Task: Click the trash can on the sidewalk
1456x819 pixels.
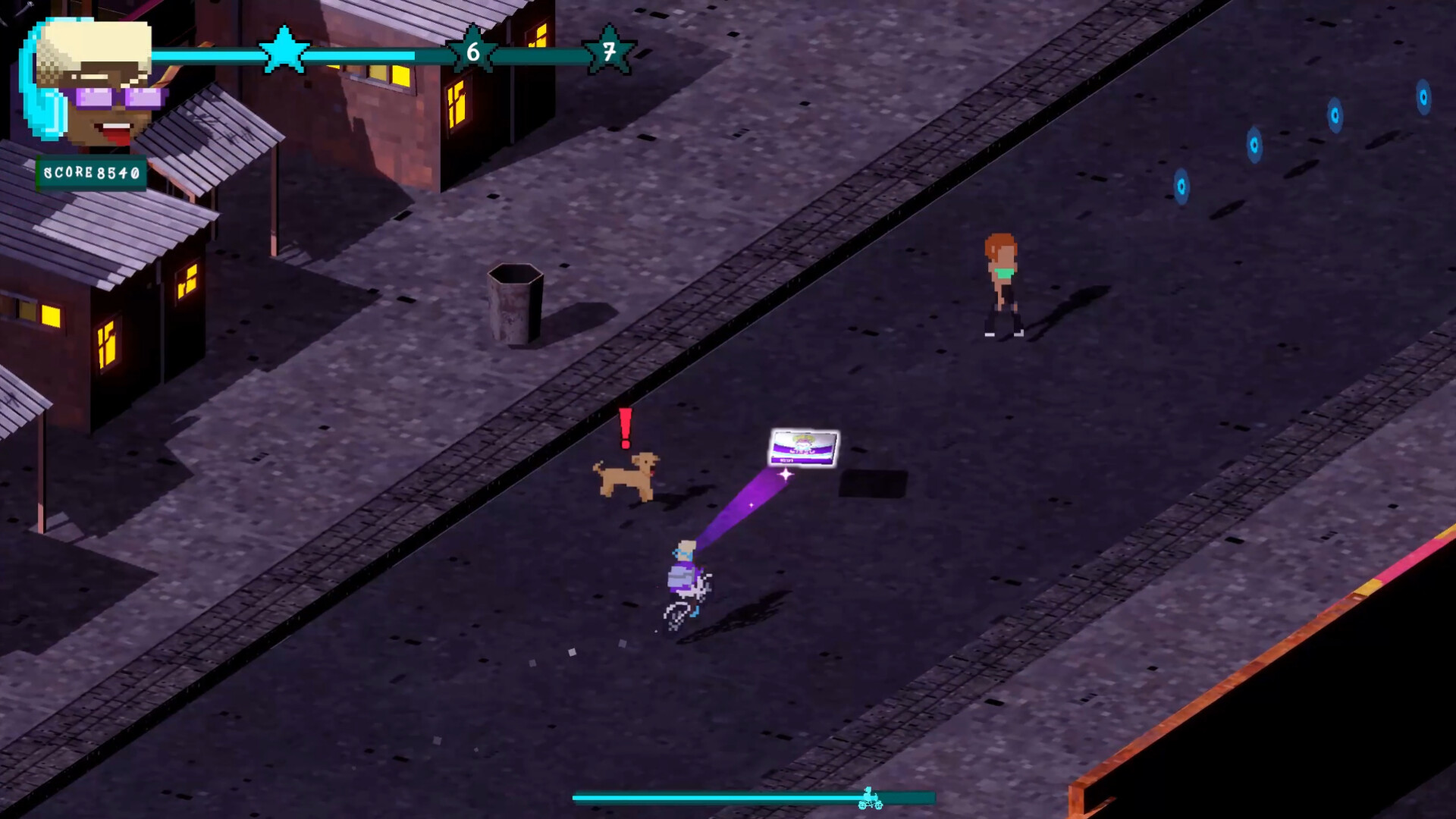Action: (514, 303)
